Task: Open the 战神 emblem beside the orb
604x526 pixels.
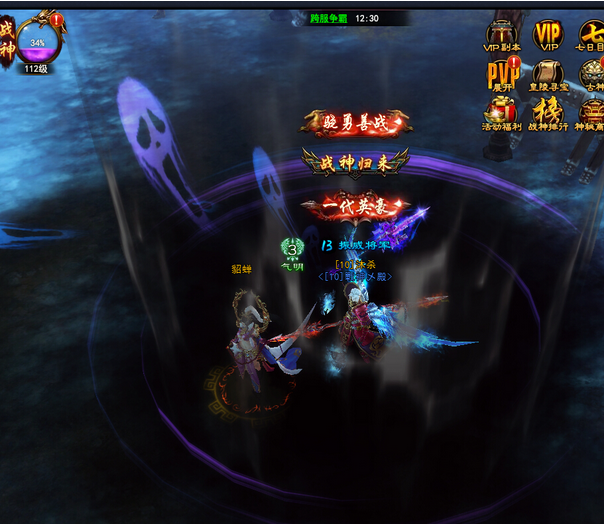Action: click(x=7, y=40)
